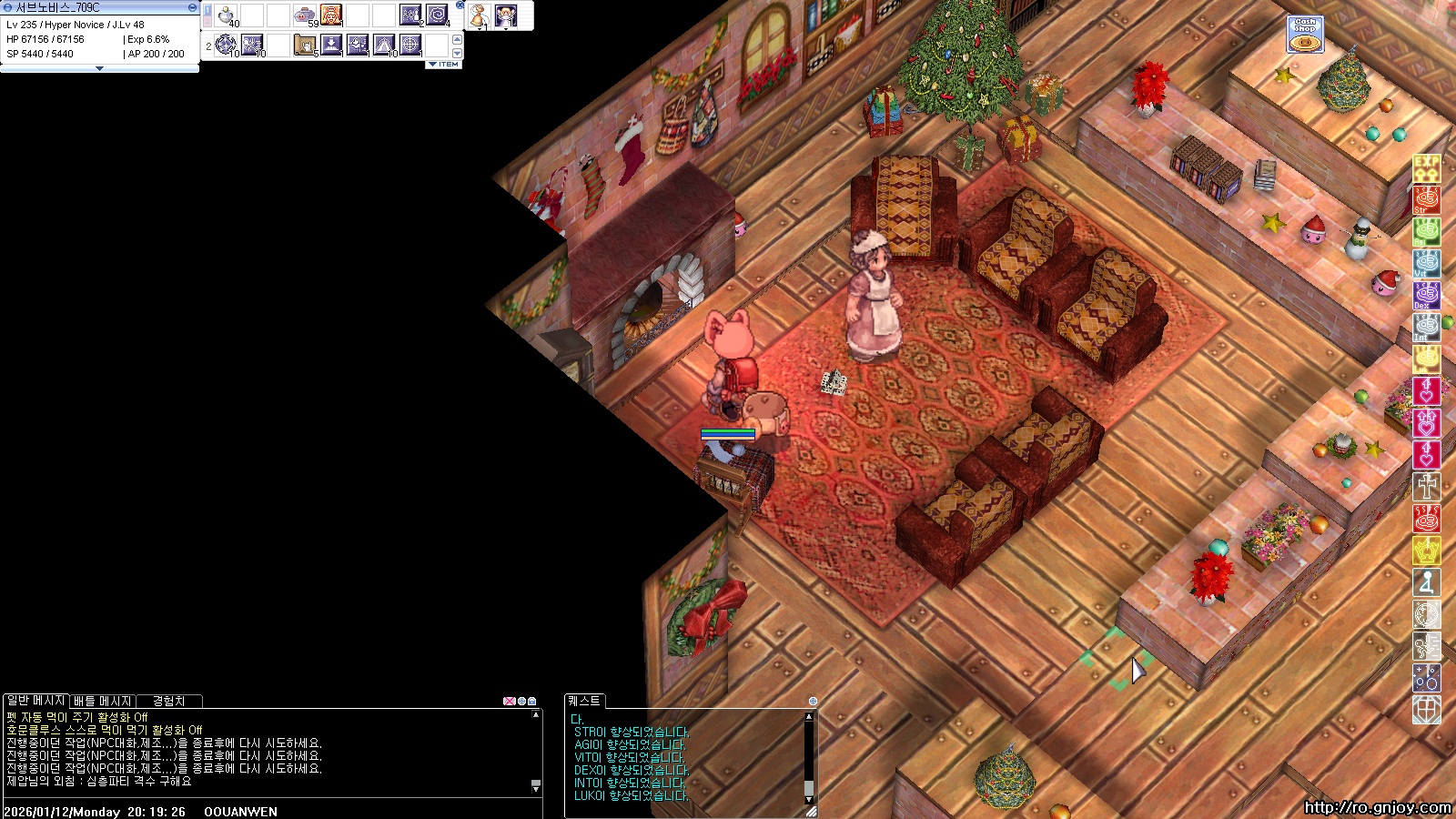Use the white potion bottle hotbar slot
This screenshot has width=1456, height=819.
pos(227,15)
